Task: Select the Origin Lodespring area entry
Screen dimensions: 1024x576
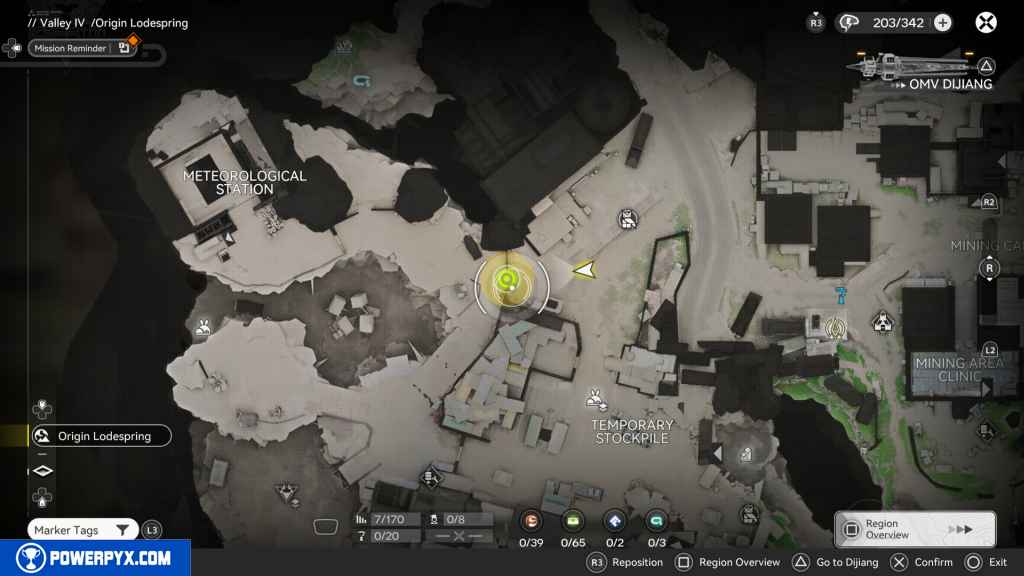Action: 100,436
